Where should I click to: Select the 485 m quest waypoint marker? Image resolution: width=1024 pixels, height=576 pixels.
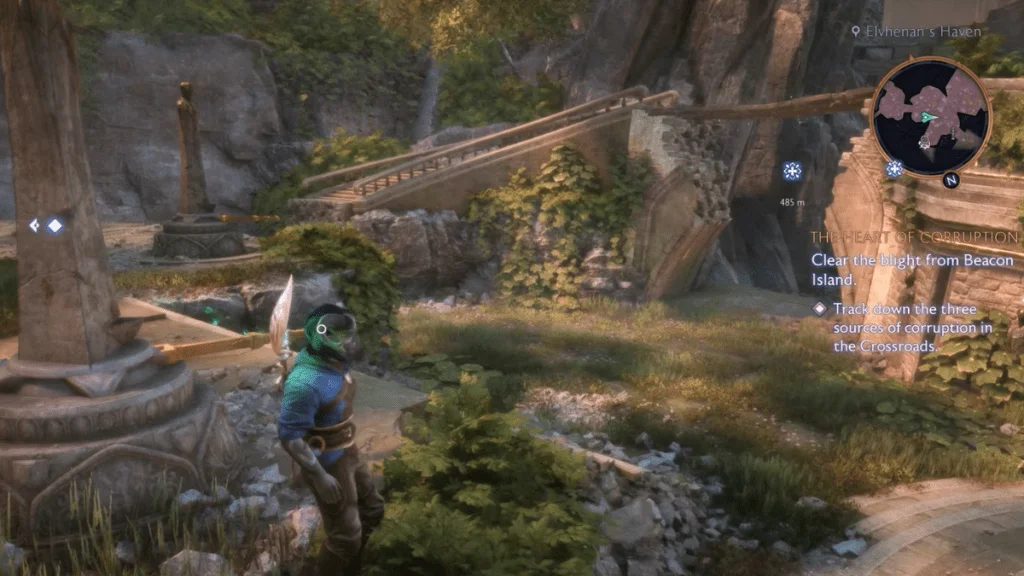point(792,172)
